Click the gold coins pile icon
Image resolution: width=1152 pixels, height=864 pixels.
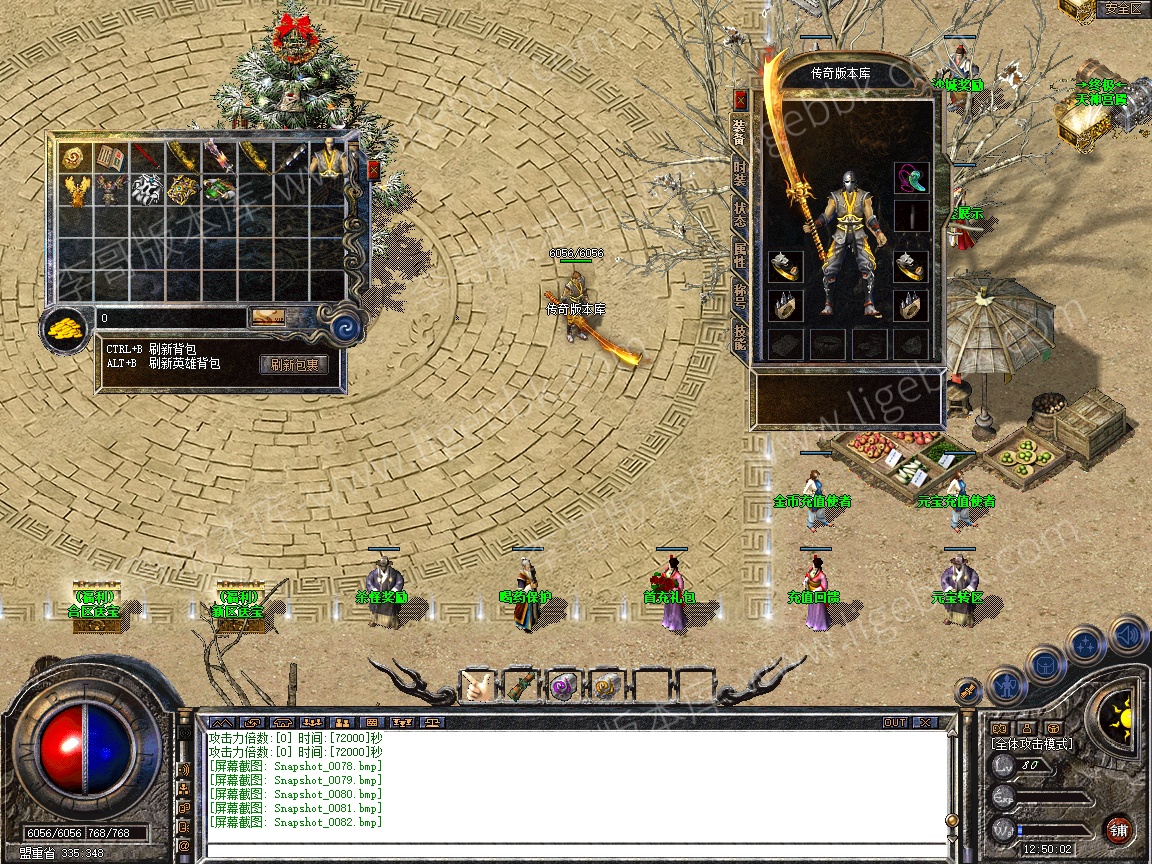pyautogui.click(x=67, y=327)
